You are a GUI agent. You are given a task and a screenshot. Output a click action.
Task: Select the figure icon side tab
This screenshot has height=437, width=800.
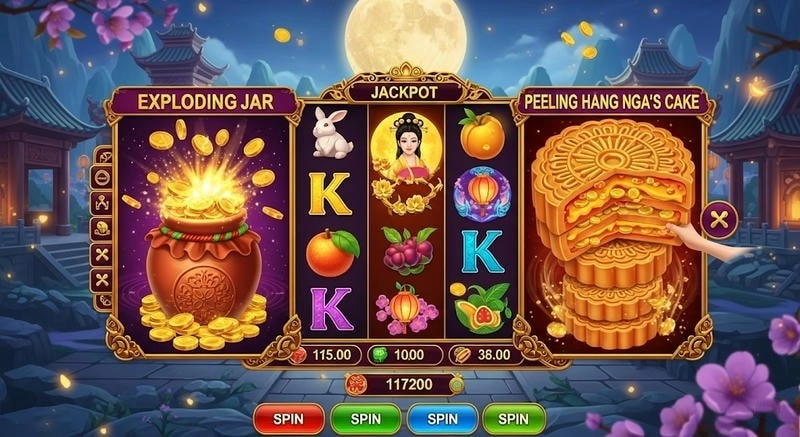click(103, 203)
